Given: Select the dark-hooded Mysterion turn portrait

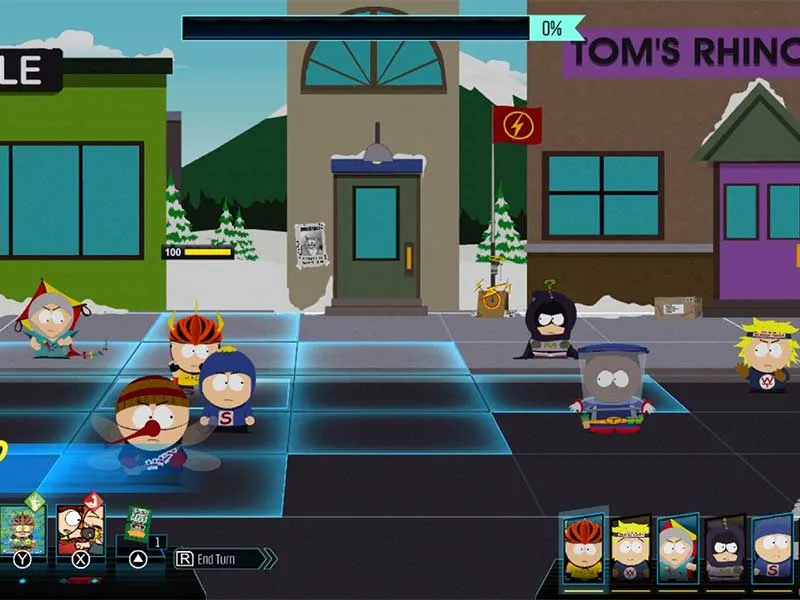Looking at the screenshot, I should pyautogui.click(x=724, y=548).
